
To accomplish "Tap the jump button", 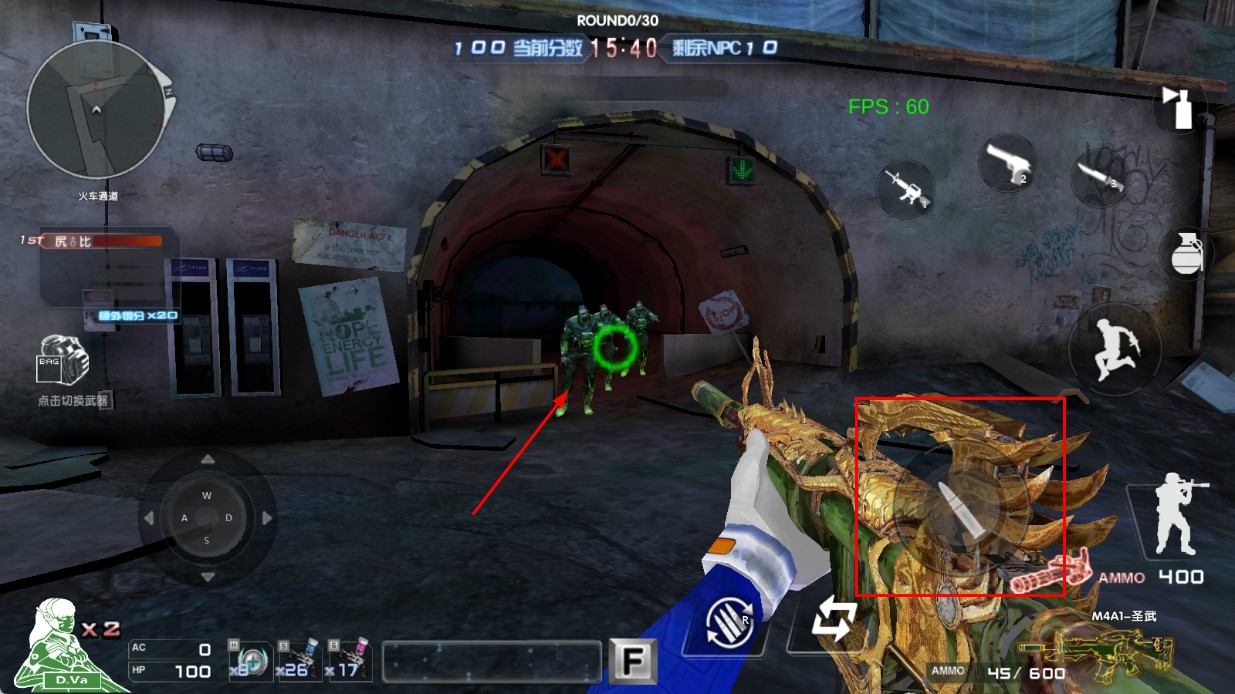I will coord(1111,349).
